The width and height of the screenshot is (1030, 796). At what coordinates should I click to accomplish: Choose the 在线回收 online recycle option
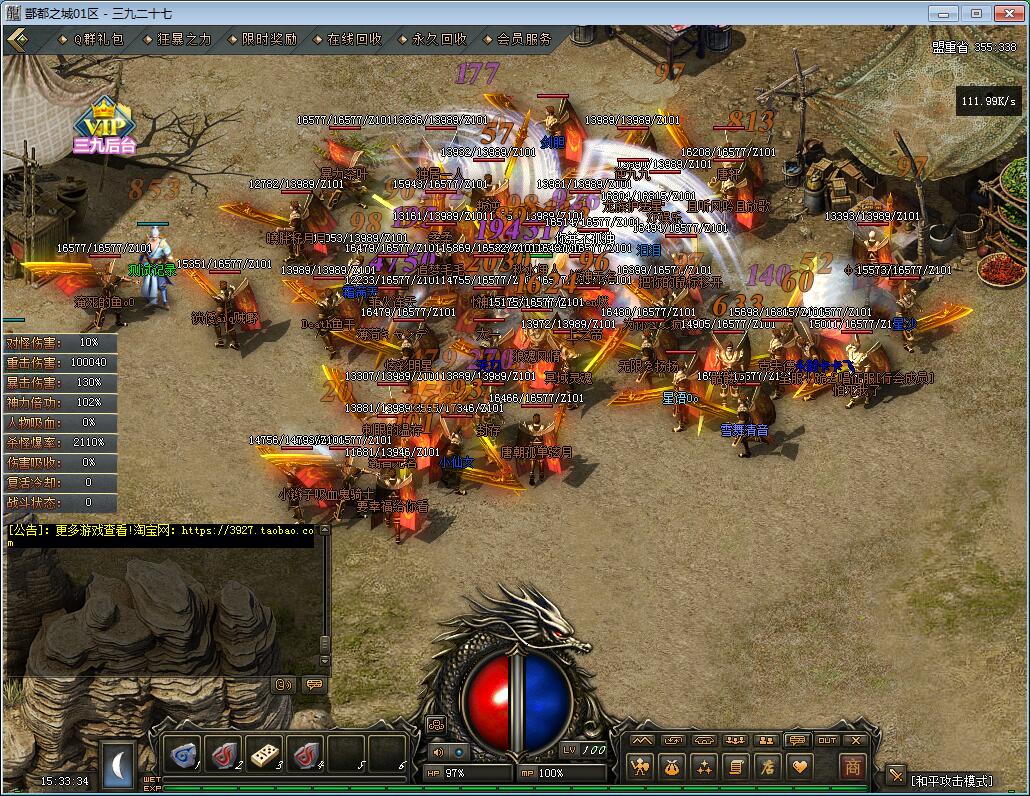tap(354, 40)
